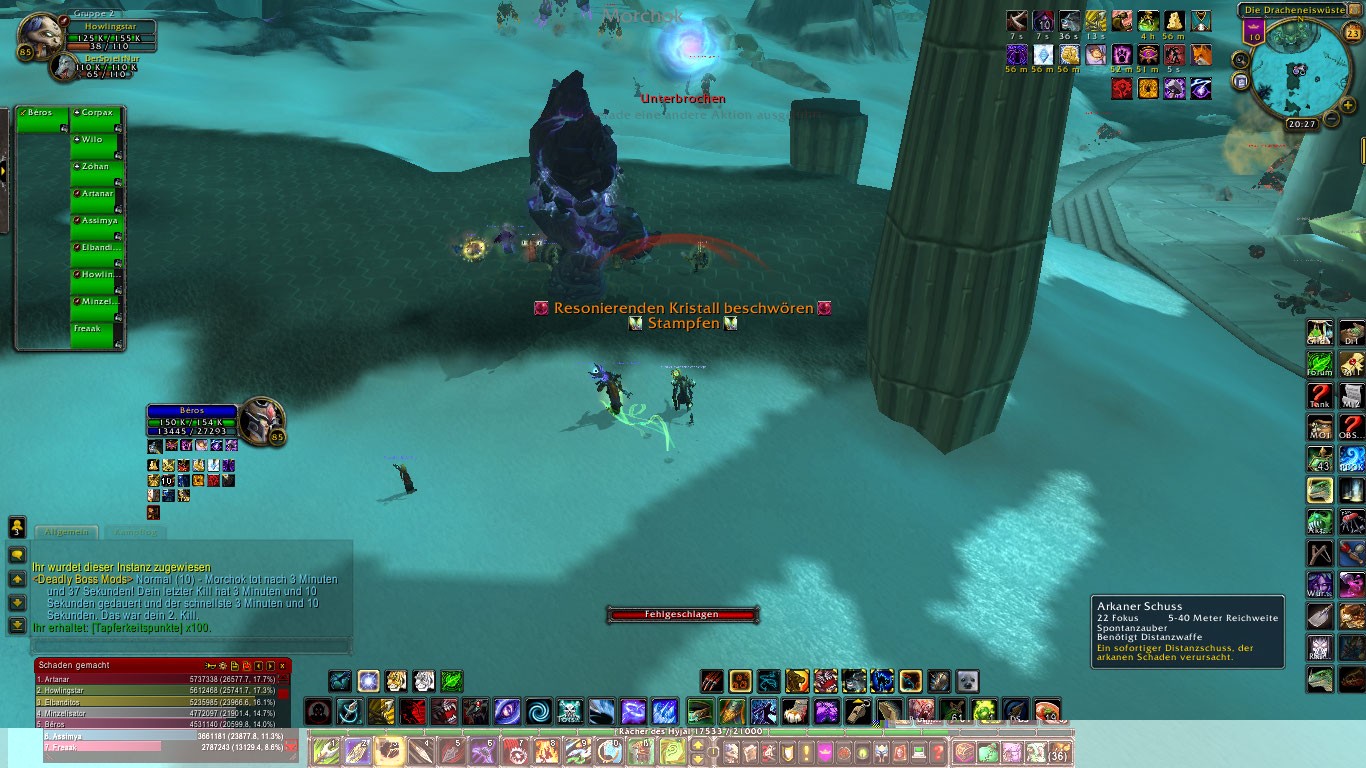Click the blue swirl vortex ability
Viewport: 1366px width, 768px height.
point(539,712)
